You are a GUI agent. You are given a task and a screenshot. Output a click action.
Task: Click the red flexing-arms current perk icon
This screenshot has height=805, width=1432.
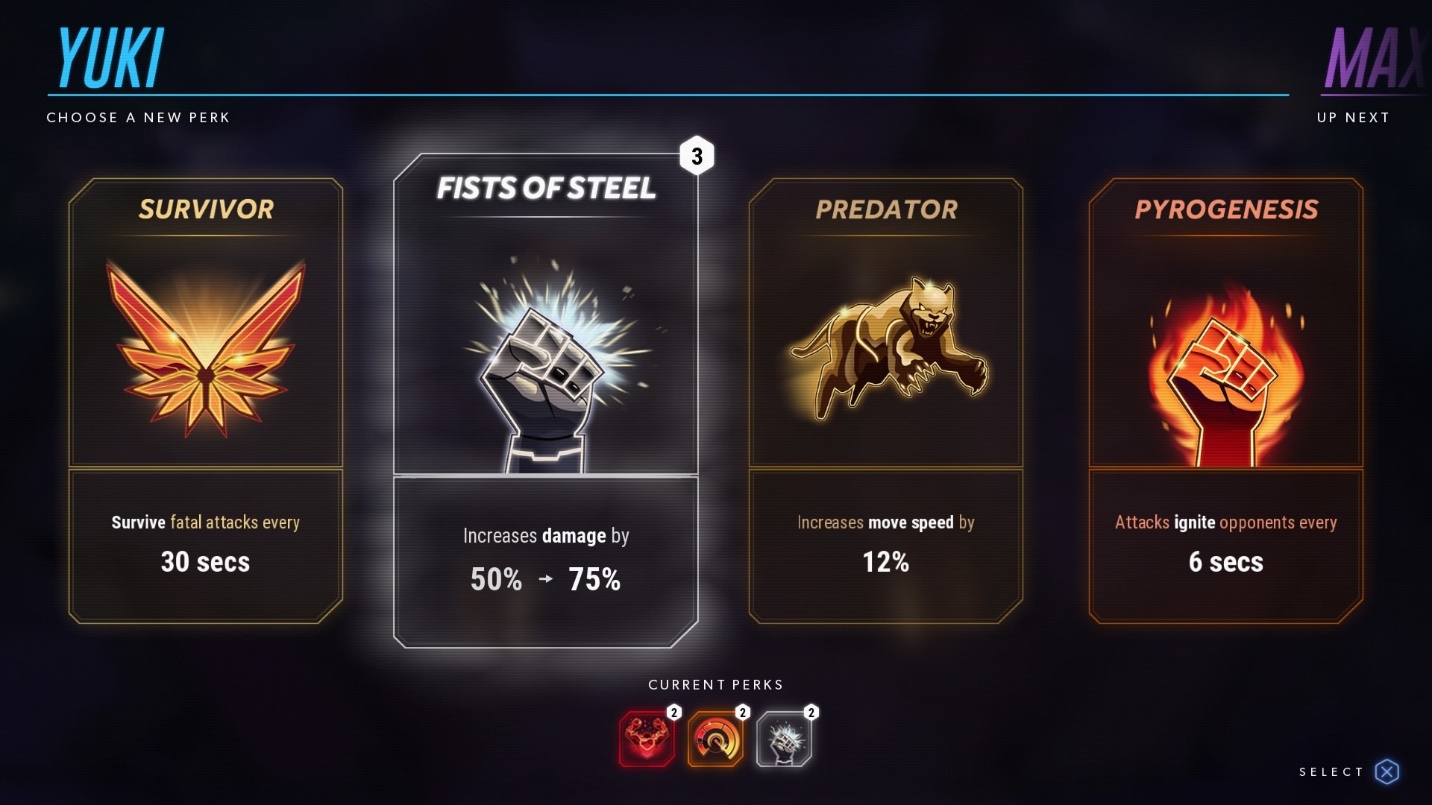(x=646, y=740)
